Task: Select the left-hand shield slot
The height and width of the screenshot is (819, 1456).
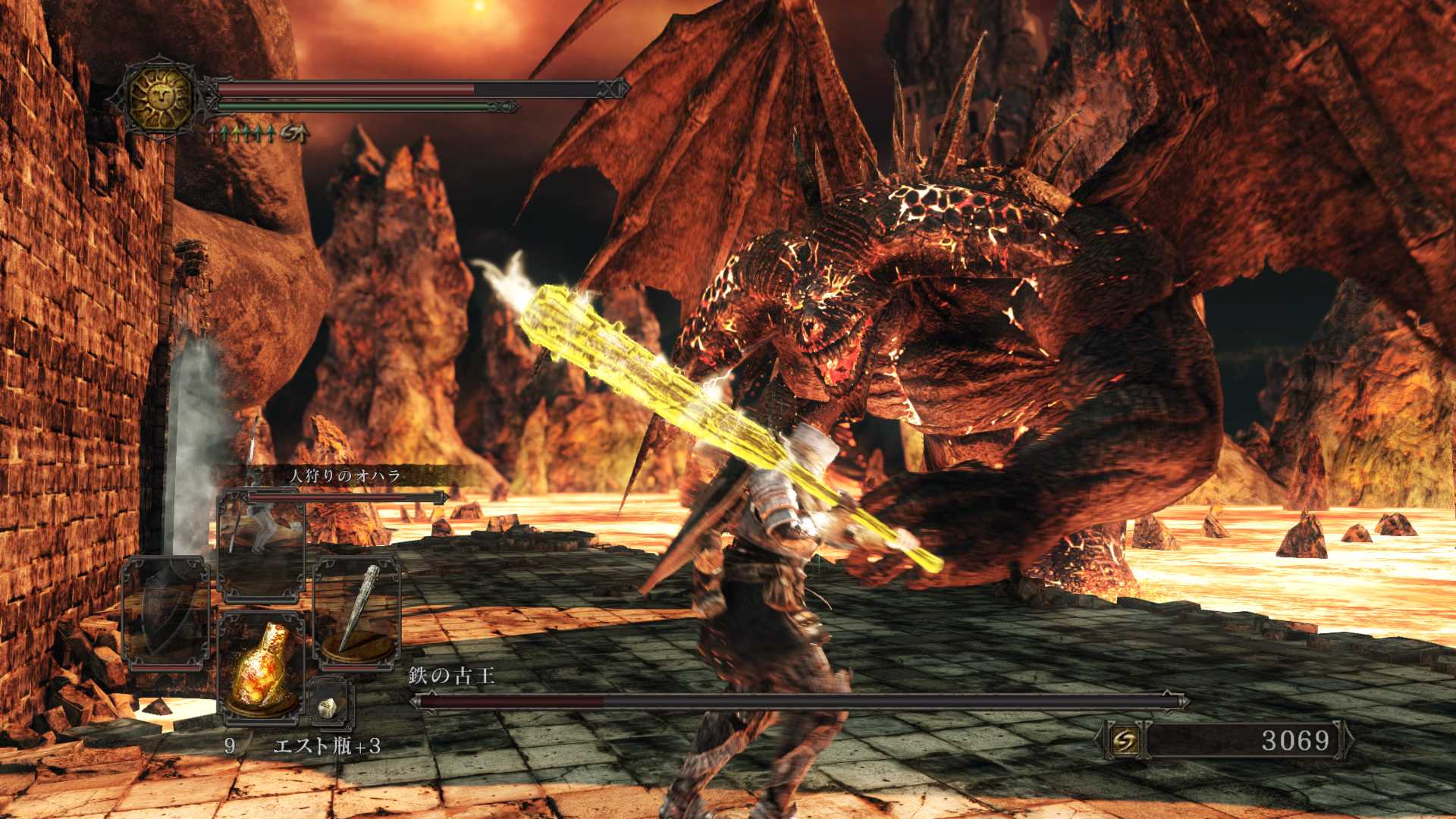Action: 165,614
